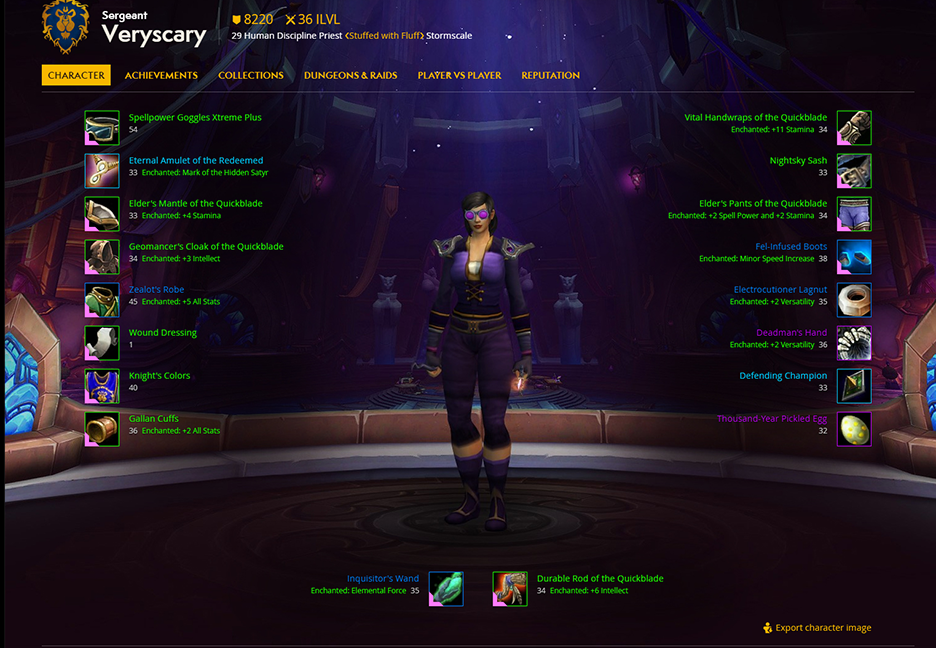Viewport: 936px width, 648px height.
Task: Click the Durable Rod of the Quickblade icon
Action: click(510, 589)
